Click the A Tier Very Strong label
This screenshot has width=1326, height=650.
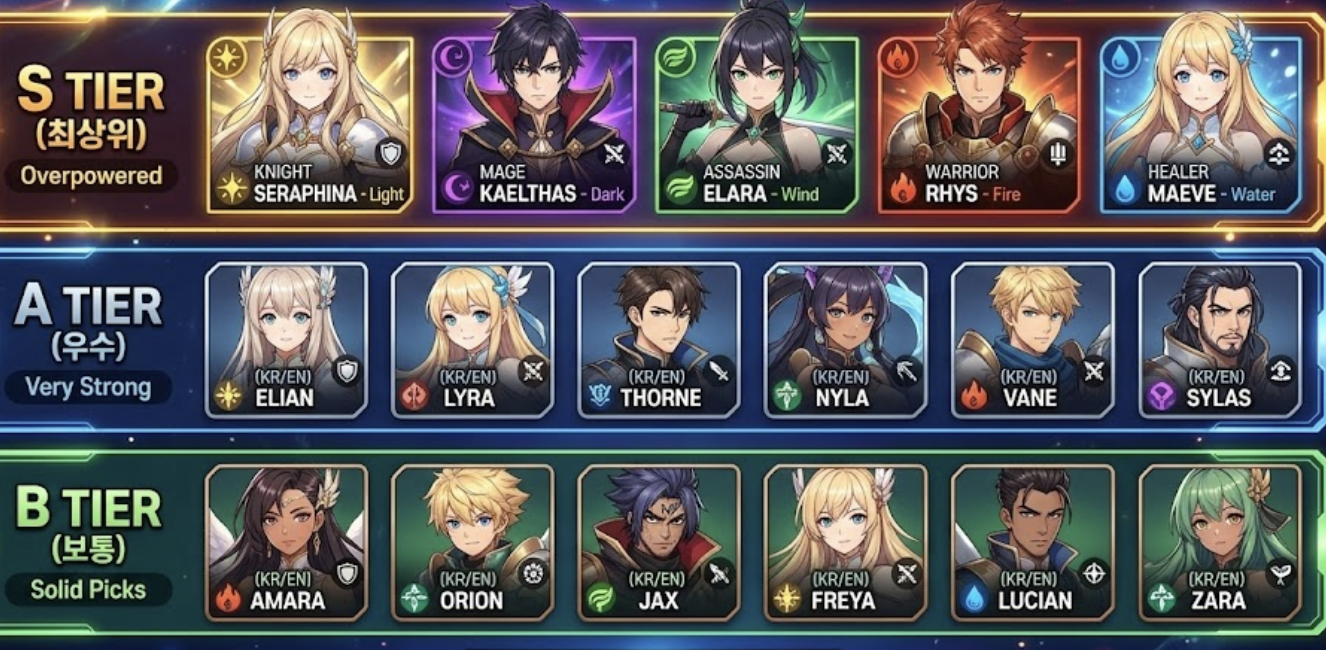pos(88,387)
